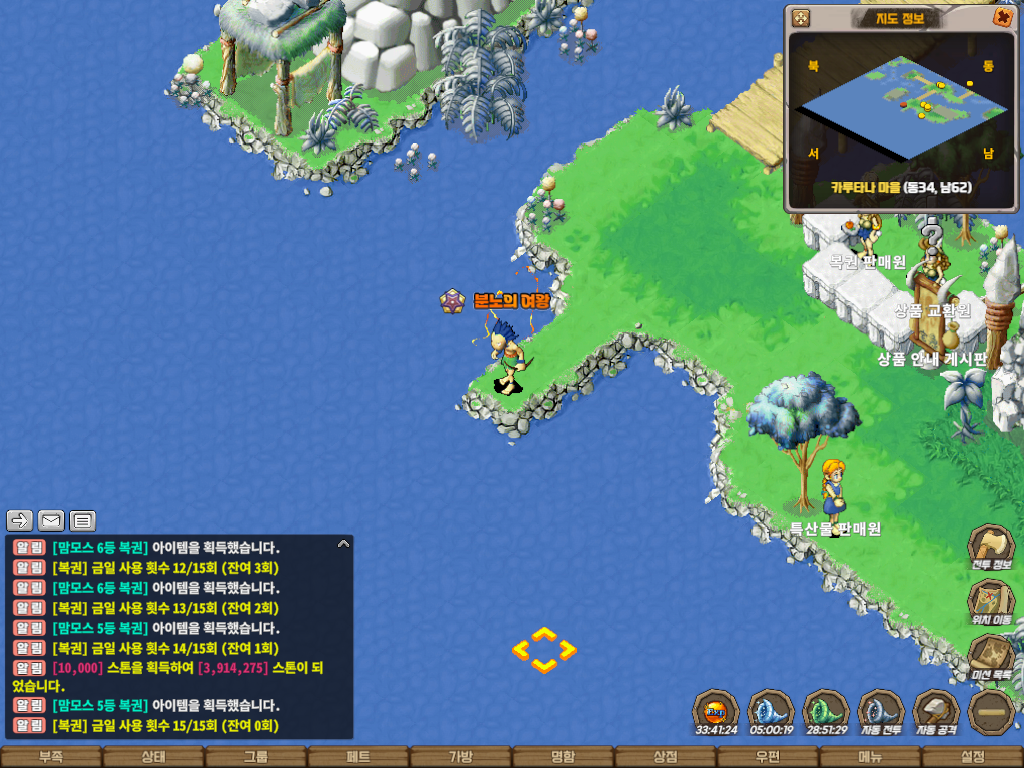This screenshot has width=1024, height=768.
Task: Open the 위치 이동 map icon
Action: click(991, 603)
